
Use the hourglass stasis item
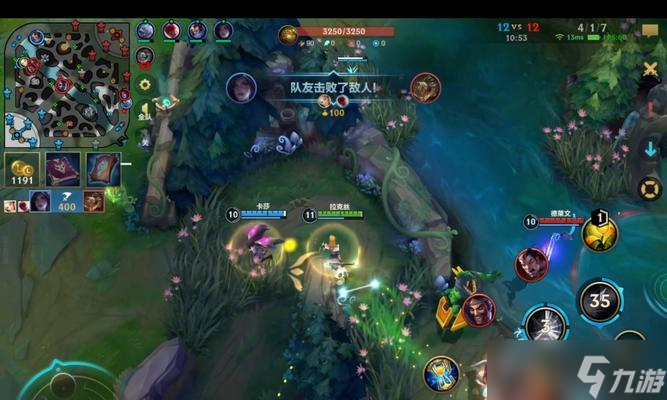click(x=441, y=373)
